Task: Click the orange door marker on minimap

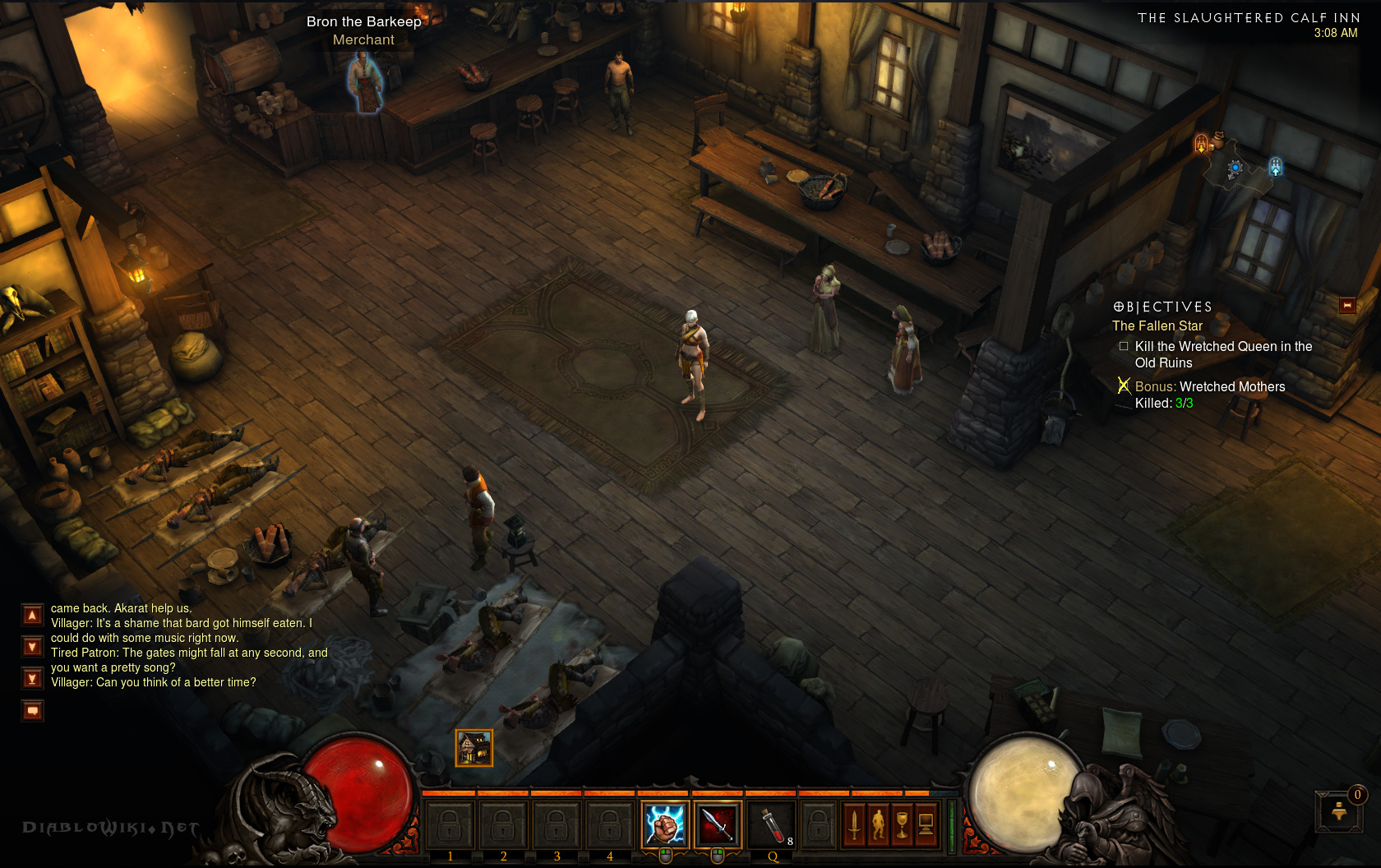Action: (x=1201, y=144)
